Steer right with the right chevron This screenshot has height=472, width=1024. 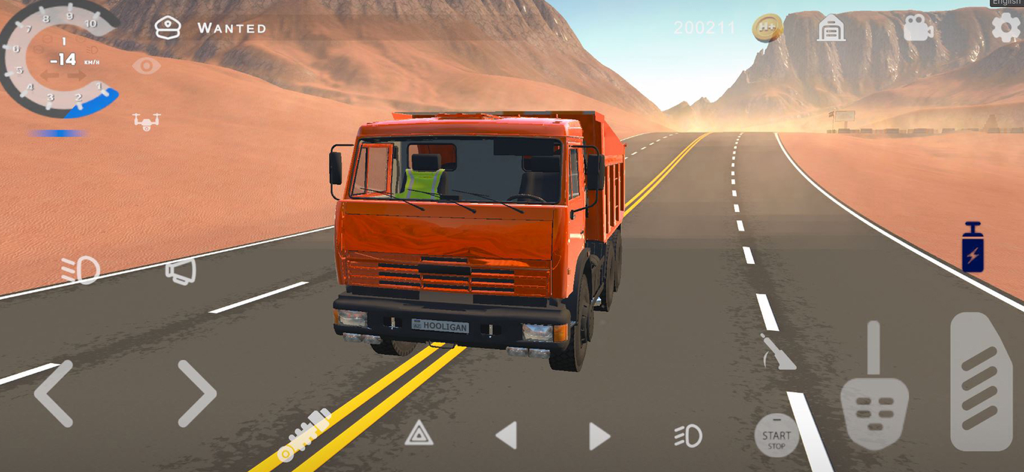tap(197, 393)
